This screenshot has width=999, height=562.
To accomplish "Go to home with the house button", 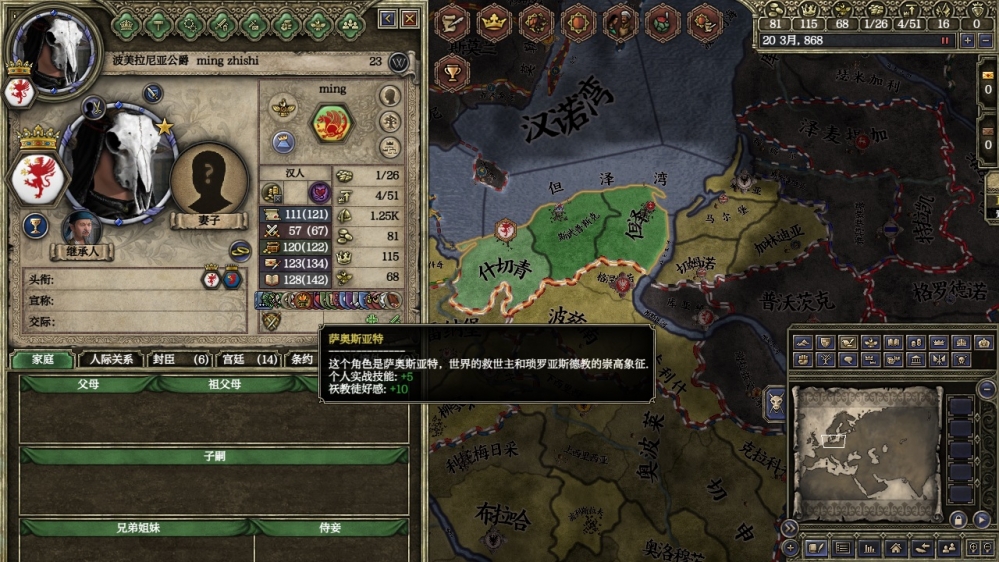I will click(x=896, y=548).
